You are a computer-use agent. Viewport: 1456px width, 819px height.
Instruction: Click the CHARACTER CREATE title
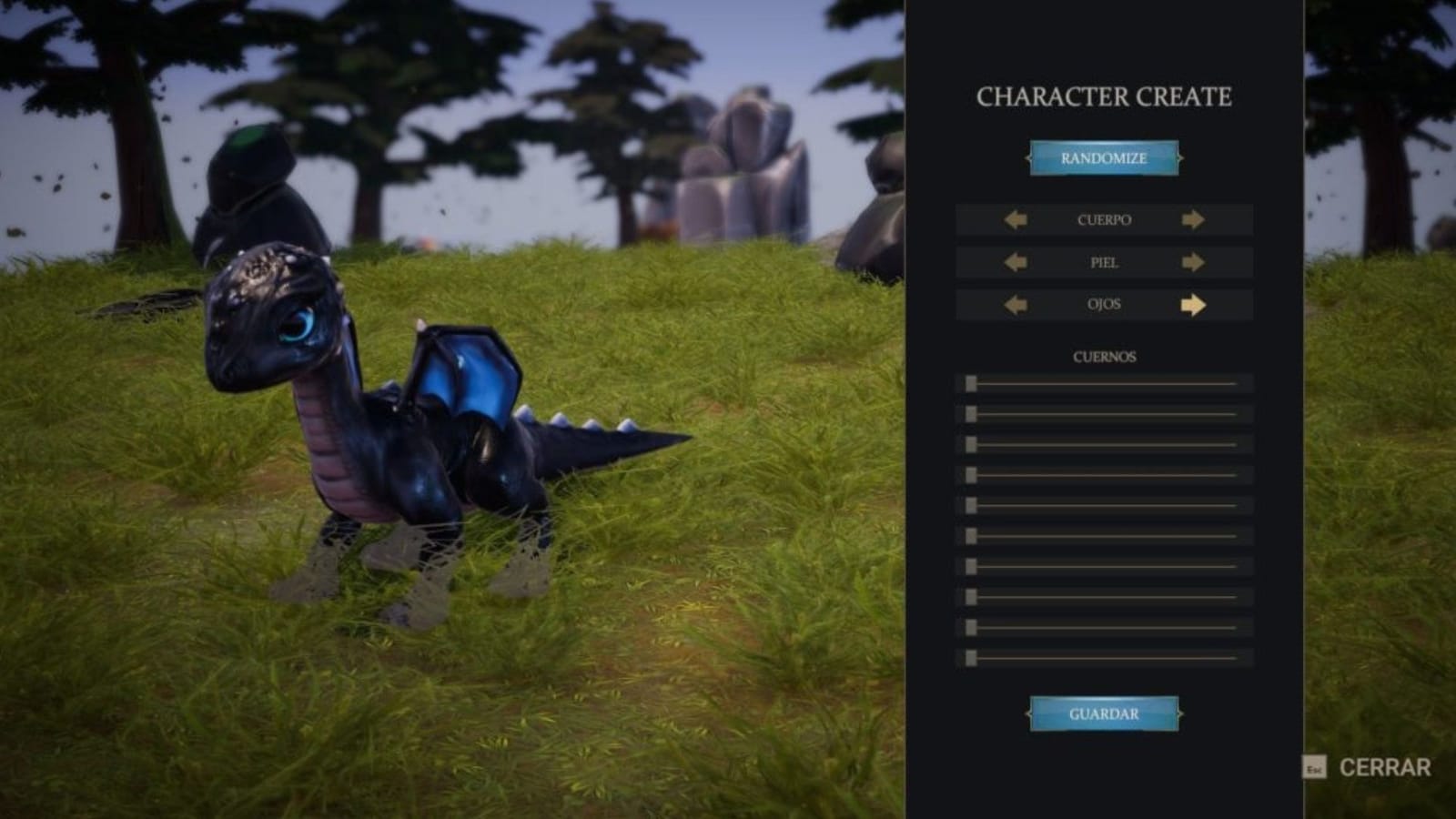coord(1104,94)
